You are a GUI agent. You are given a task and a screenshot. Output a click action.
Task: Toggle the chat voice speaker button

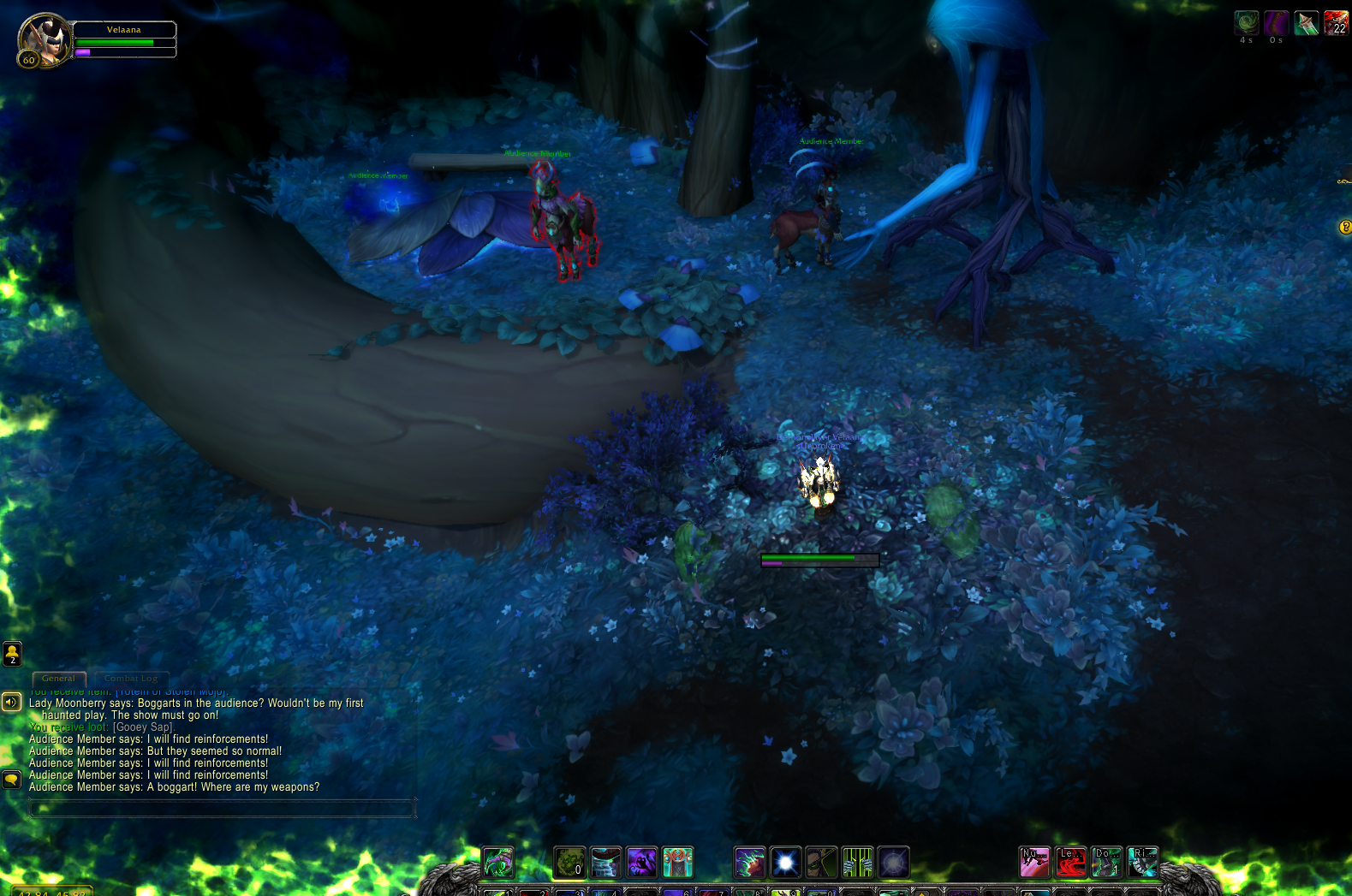(11, 703)
